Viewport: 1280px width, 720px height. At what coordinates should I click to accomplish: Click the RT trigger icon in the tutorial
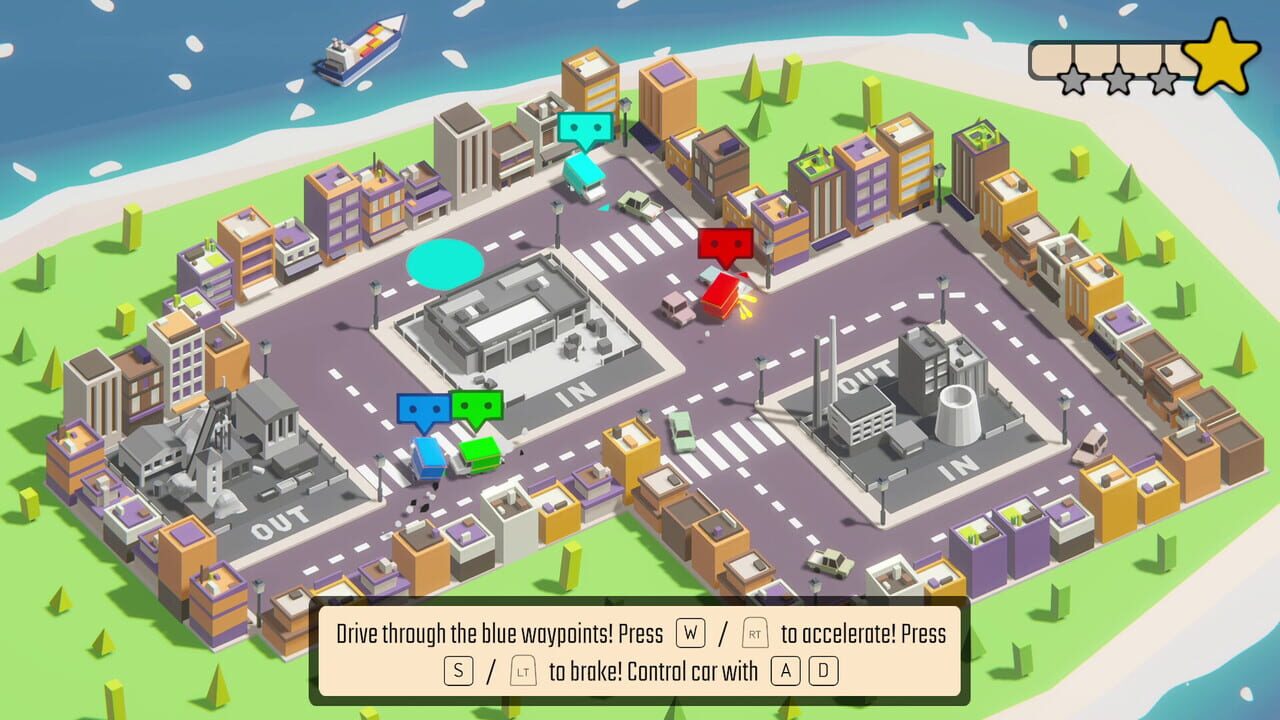(x=754, y=634)
